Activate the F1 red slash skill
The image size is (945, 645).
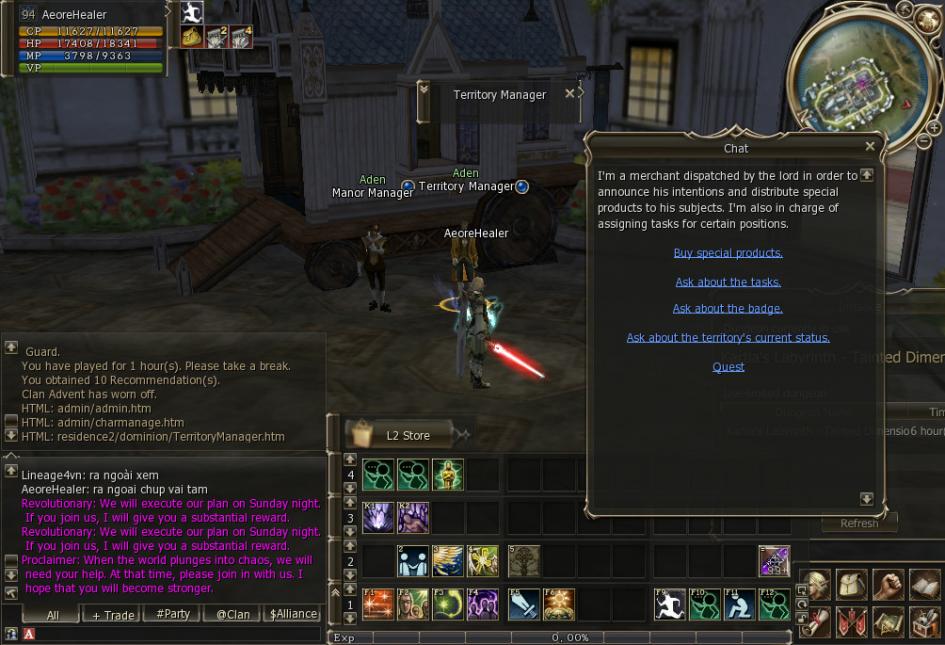[377, 604]
